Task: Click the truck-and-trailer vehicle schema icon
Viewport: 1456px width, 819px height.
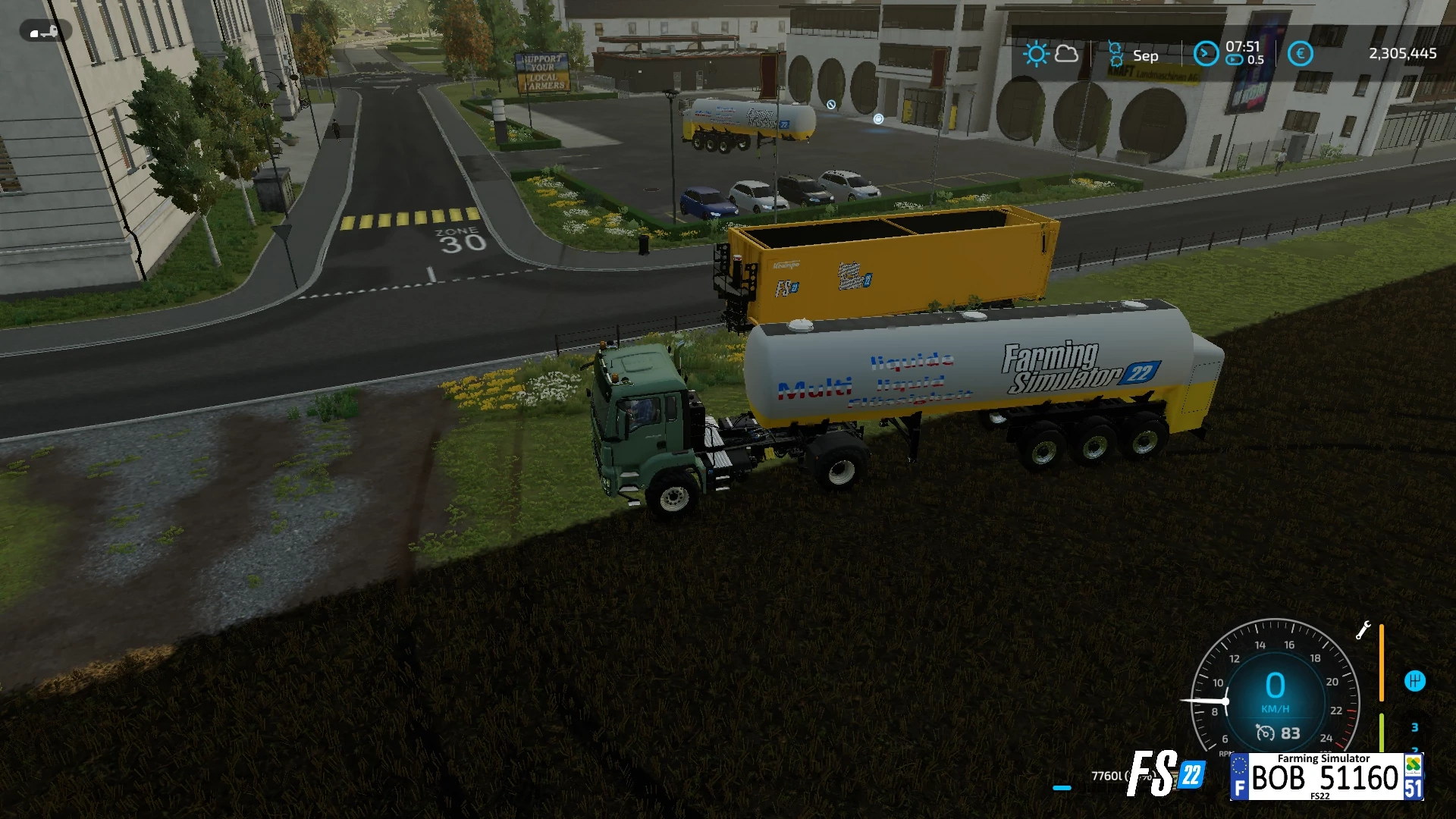Action: [x=45, y=32]
